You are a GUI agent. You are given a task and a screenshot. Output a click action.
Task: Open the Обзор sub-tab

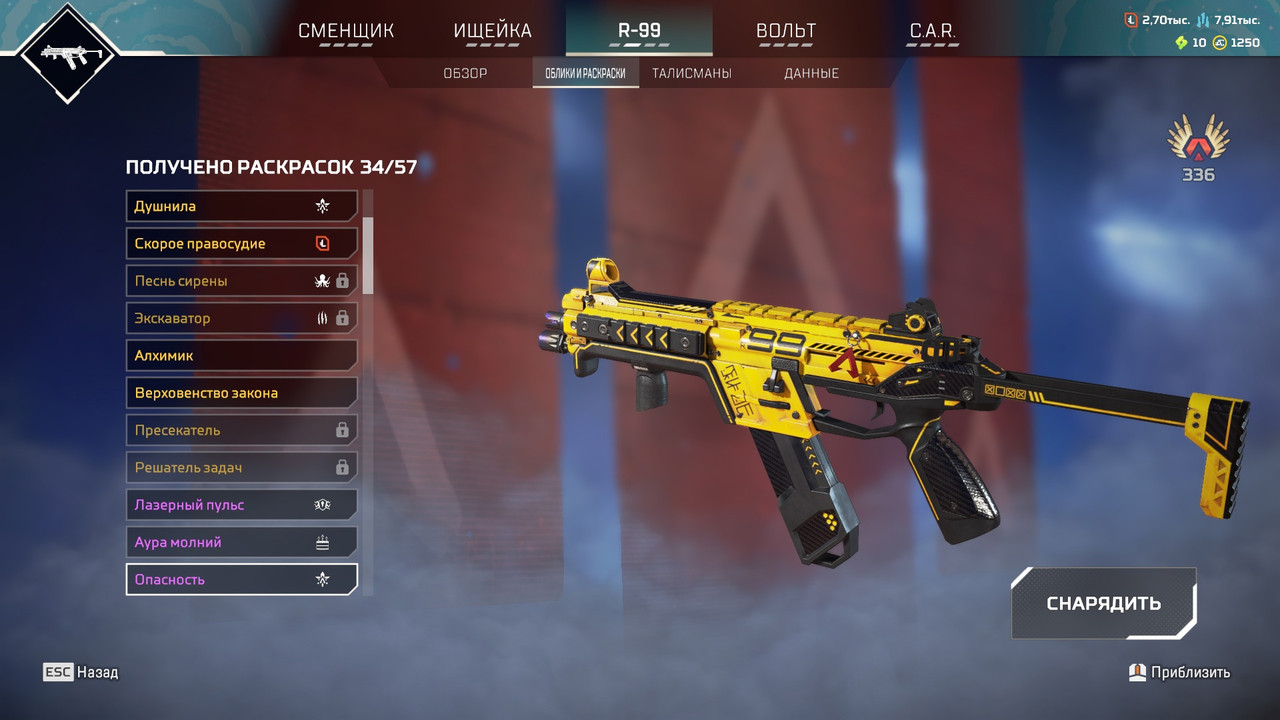click(x=465, y=73)
